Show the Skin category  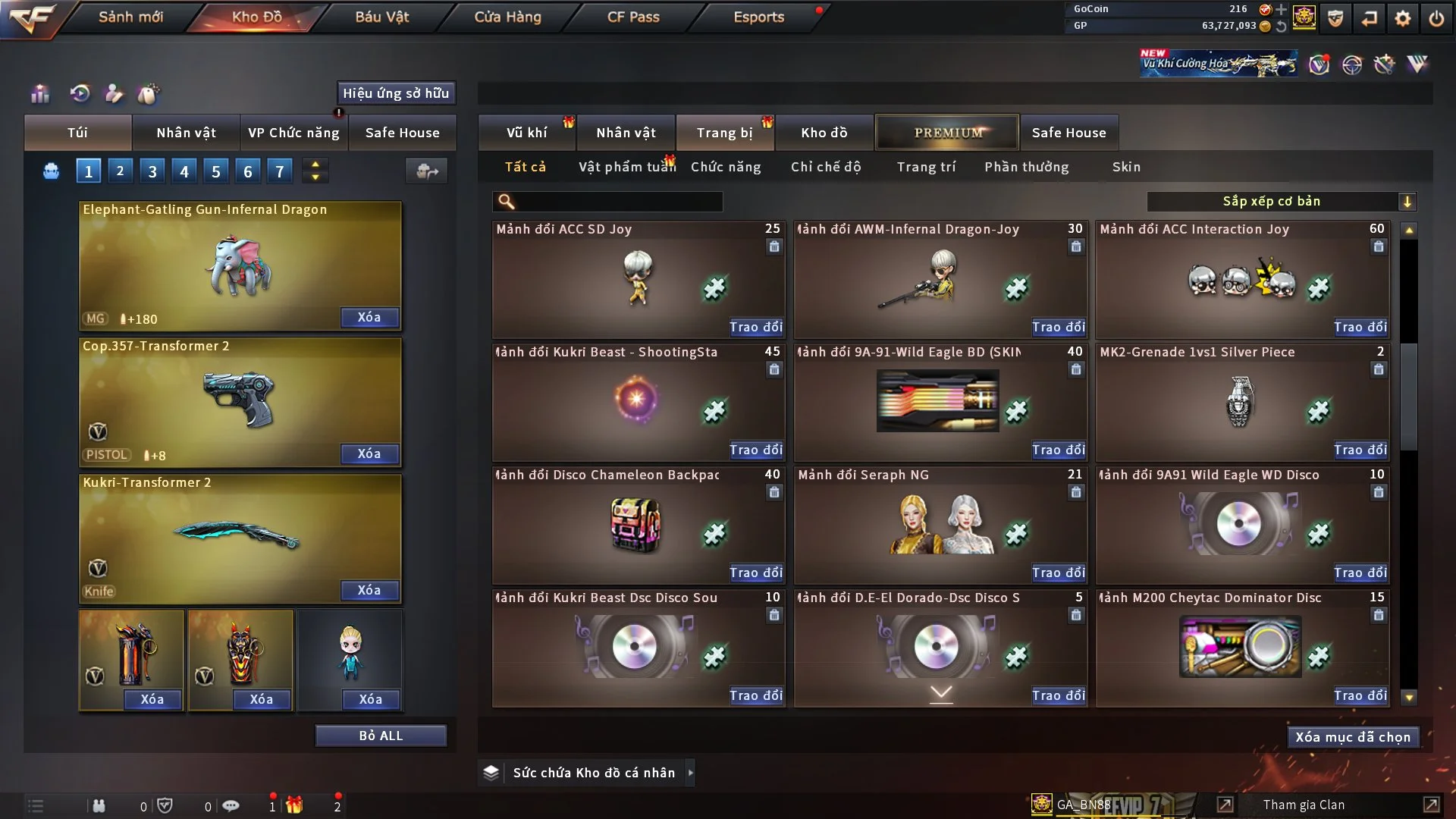[1126, 167]
